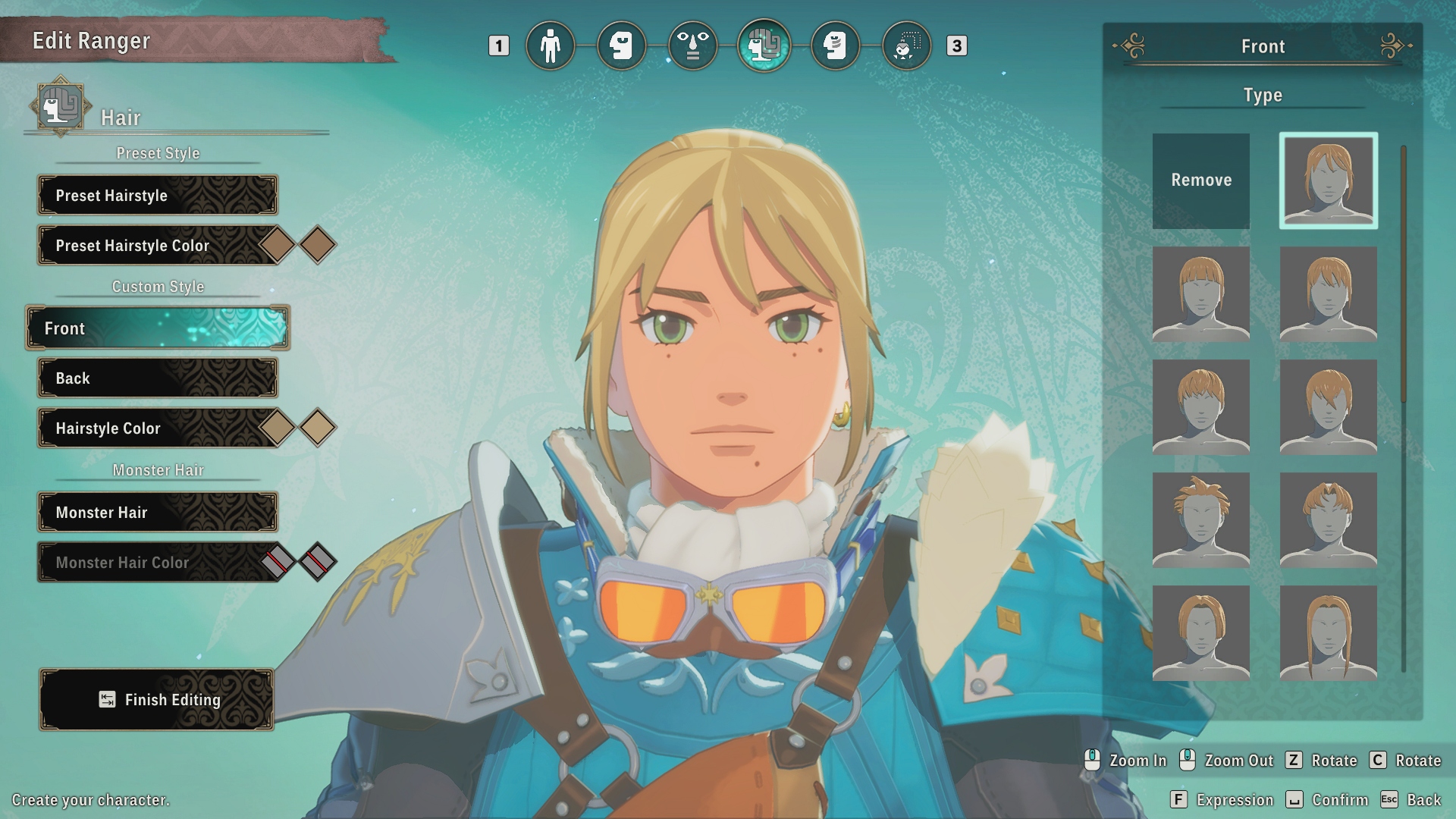
Task: Click the hair type list scrollbar
Action: click(1404, 273)
